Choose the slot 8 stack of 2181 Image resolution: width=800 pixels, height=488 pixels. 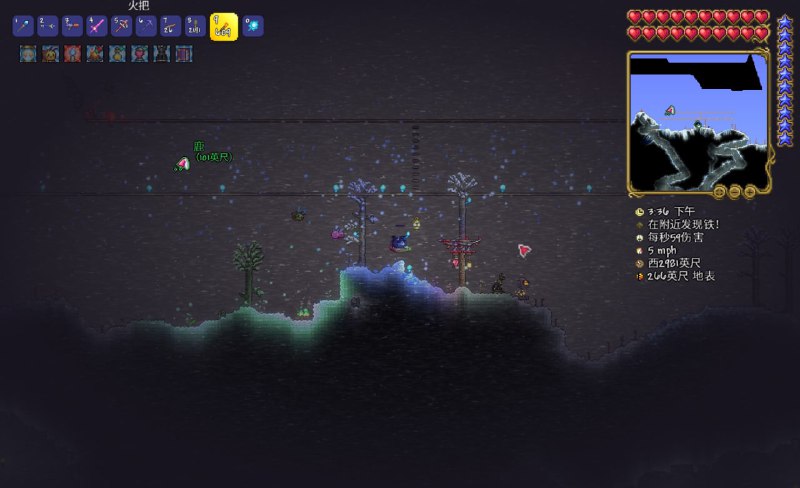point(196,26)
